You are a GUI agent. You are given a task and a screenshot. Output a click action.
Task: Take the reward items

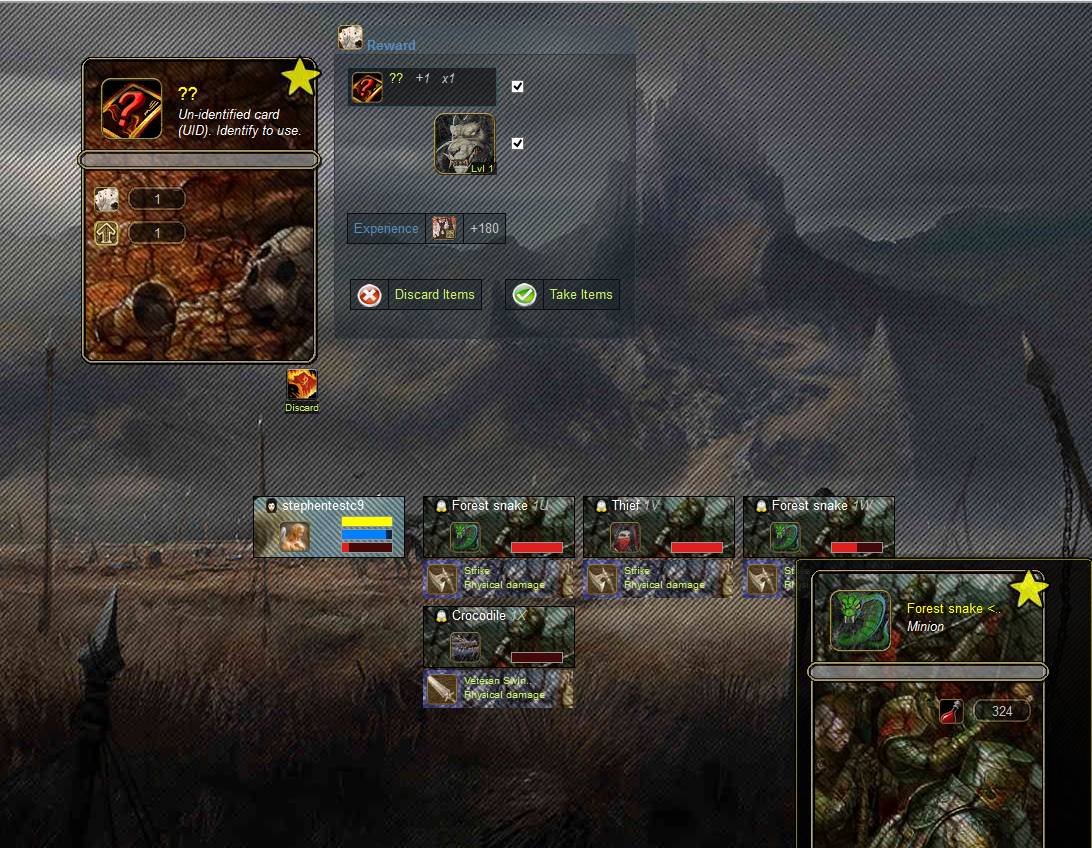point(562,295)
